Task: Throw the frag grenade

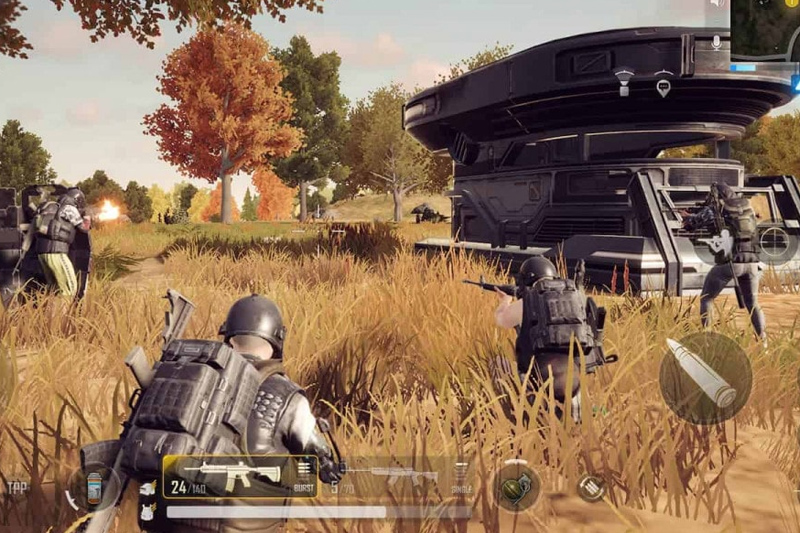Action: pyautogui.click(x=516, y=487)
